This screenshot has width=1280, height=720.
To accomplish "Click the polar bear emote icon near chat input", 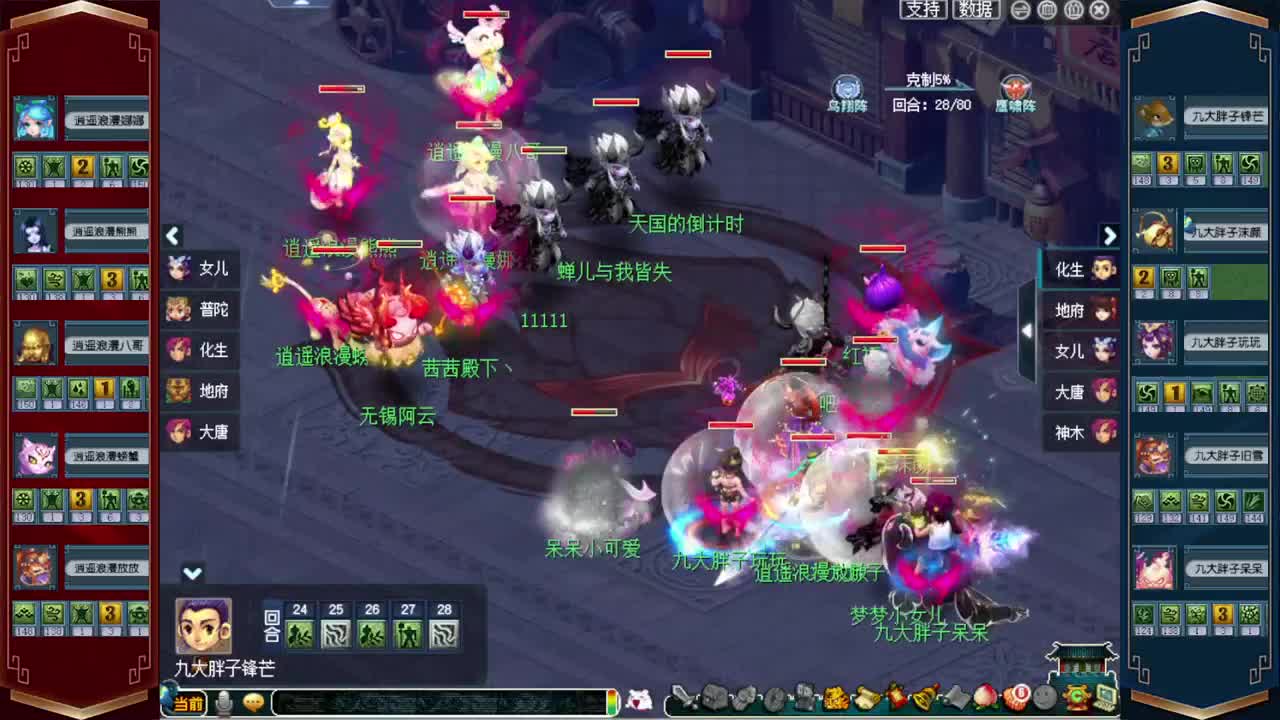I will point(640,700).
